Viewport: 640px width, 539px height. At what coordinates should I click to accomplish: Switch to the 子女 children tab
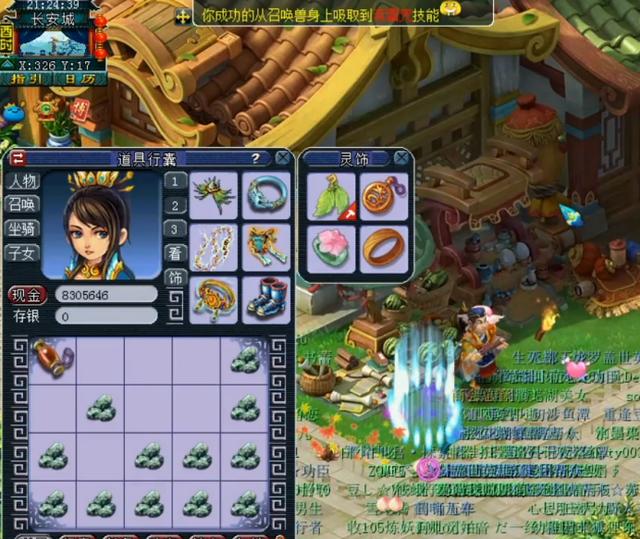click(x=23, y=253)
